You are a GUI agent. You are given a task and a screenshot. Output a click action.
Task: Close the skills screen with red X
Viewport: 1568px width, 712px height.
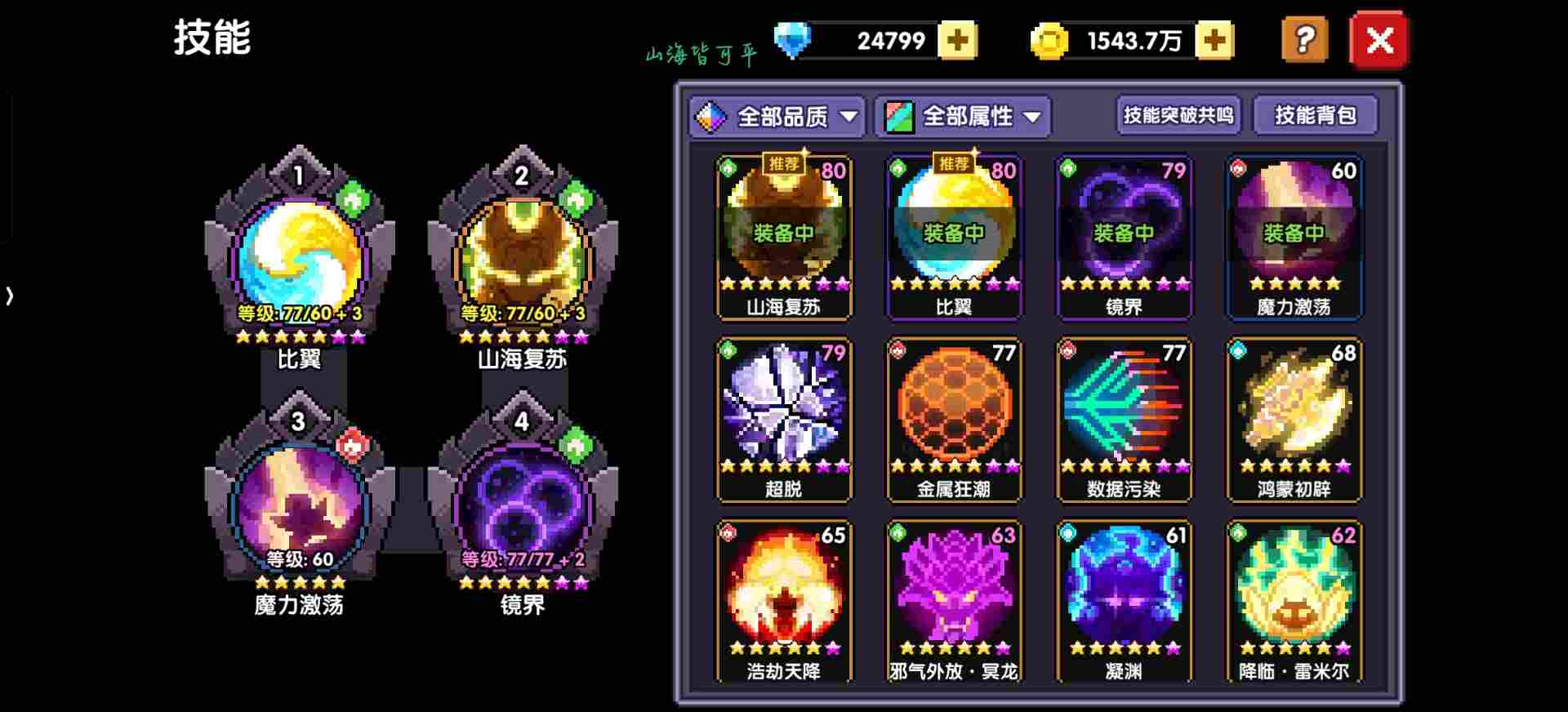pos(1379,39)
